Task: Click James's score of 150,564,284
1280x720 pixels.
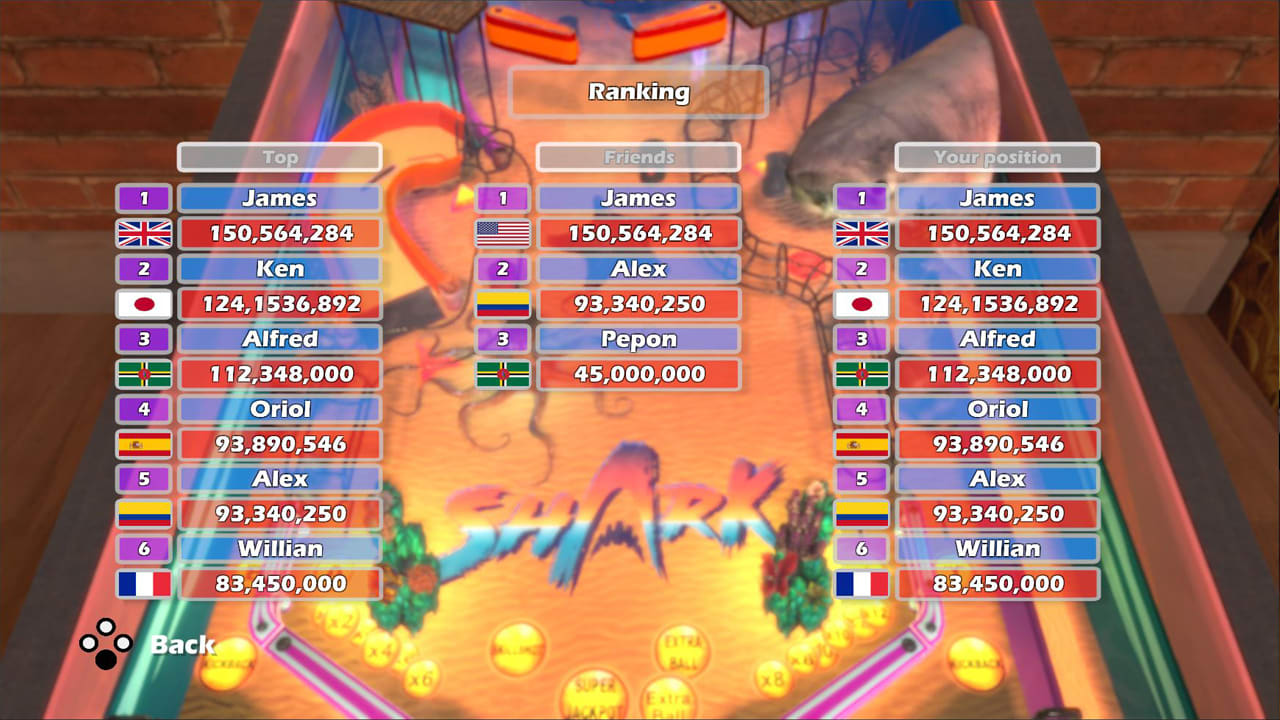Action: coord(280,234)
